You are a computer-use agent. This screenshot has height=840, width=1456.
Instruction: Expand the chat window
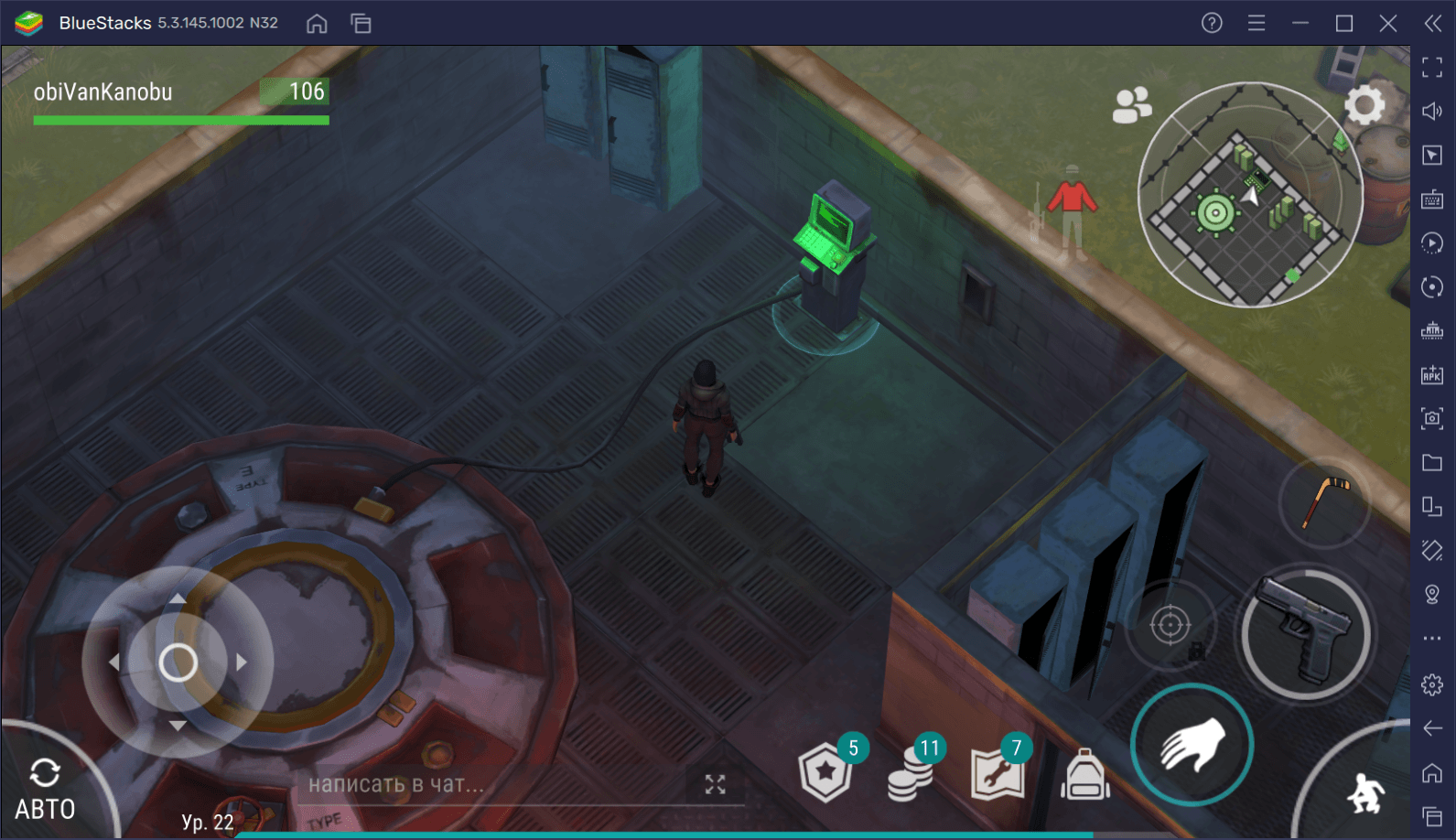(715, 784)
